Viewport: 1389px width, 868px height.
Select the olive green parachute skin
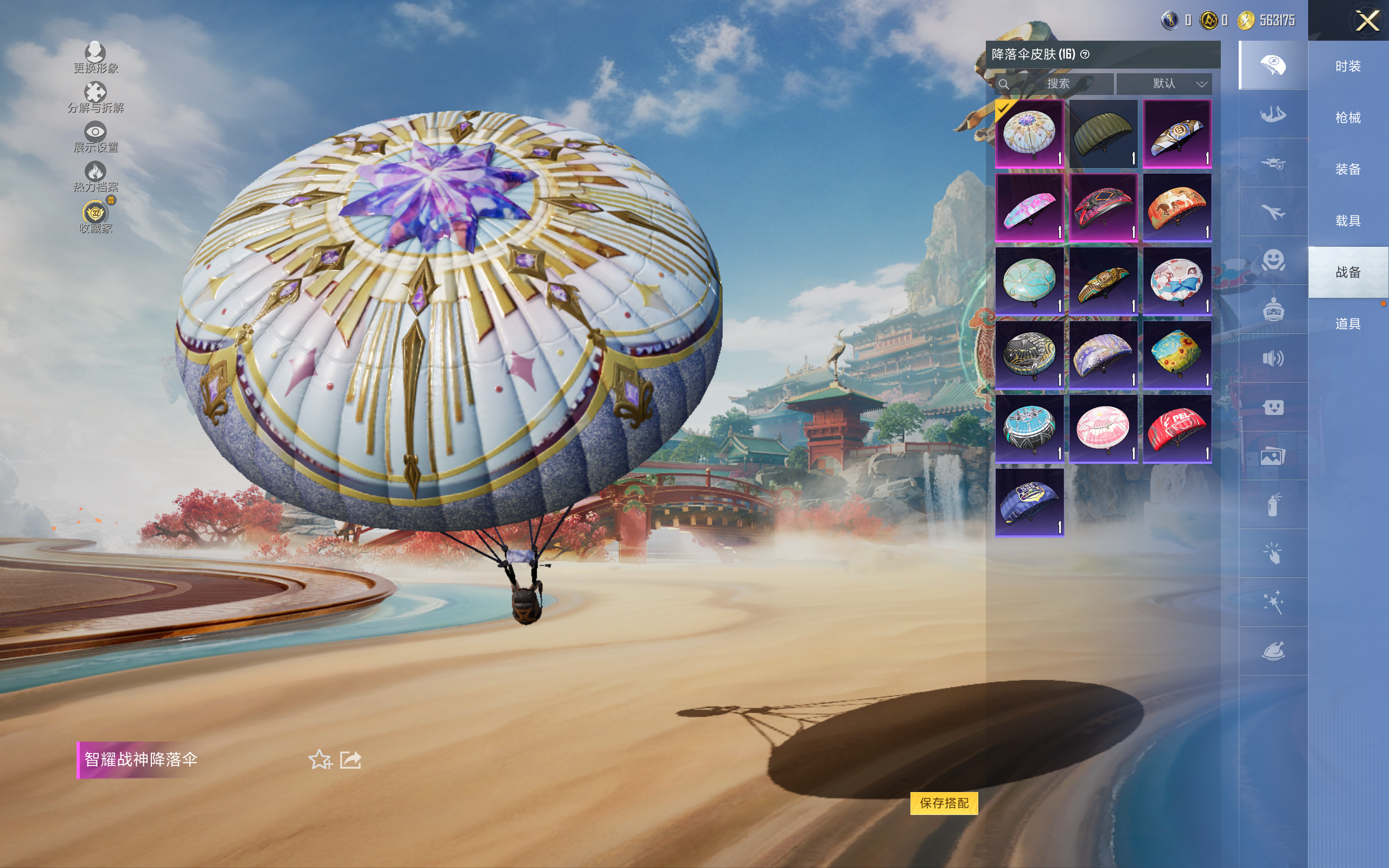[1103, 134]
